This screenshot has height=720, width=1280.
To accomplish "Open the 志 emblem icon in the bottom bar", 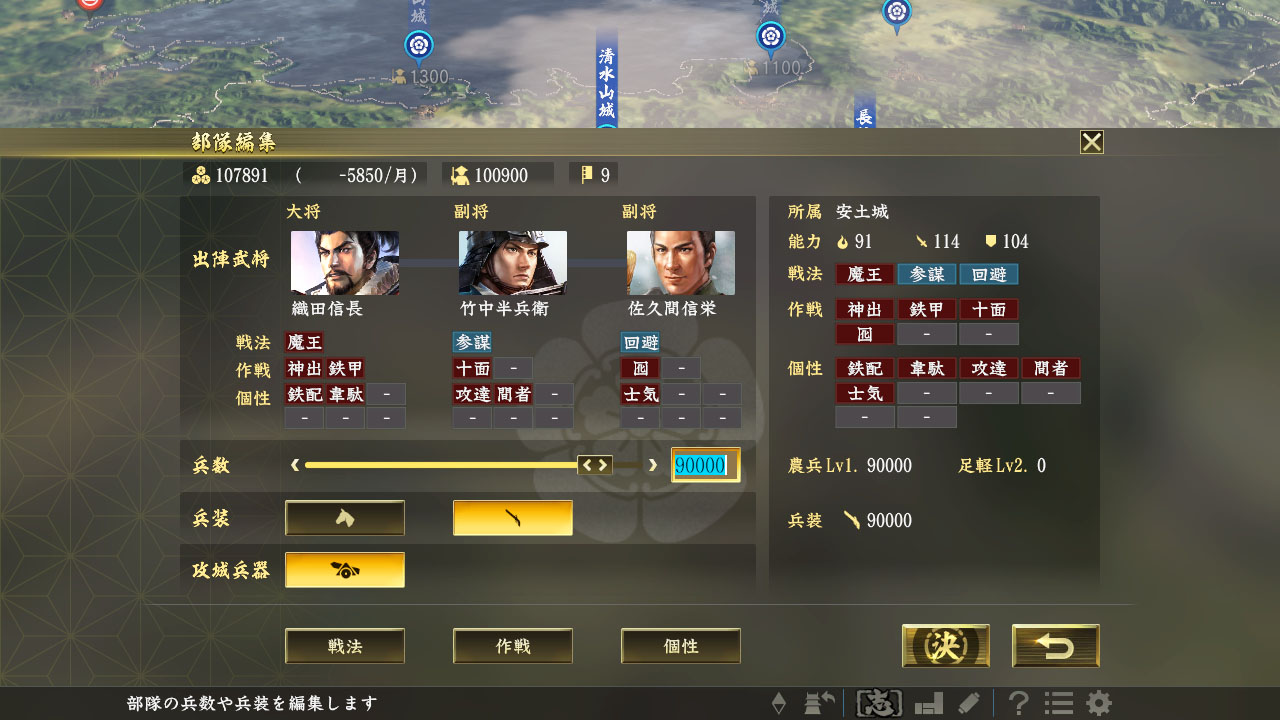I will pos(879,703).
